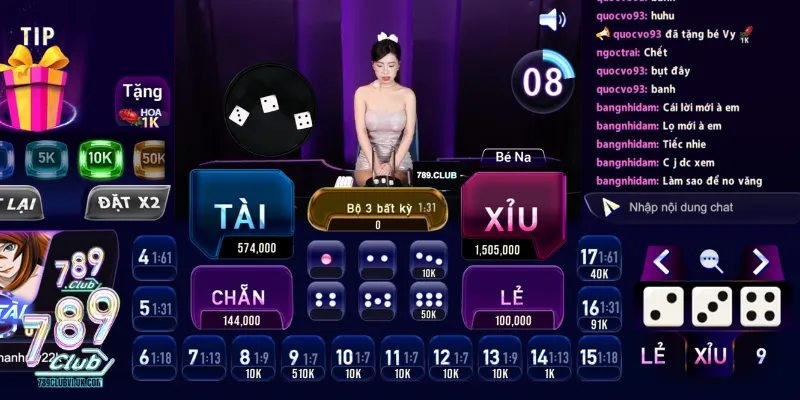800x400 pixels.
Task: Show next result with right arrow
Action: coord(761,261)
